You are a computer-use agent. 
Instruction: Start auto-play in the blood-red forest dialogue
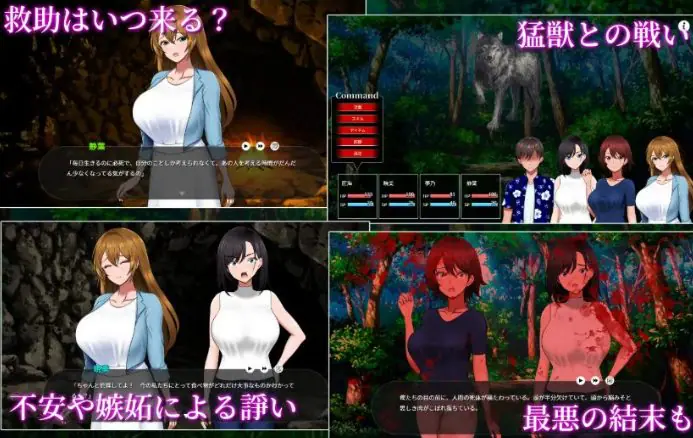(x=580, y=380)
